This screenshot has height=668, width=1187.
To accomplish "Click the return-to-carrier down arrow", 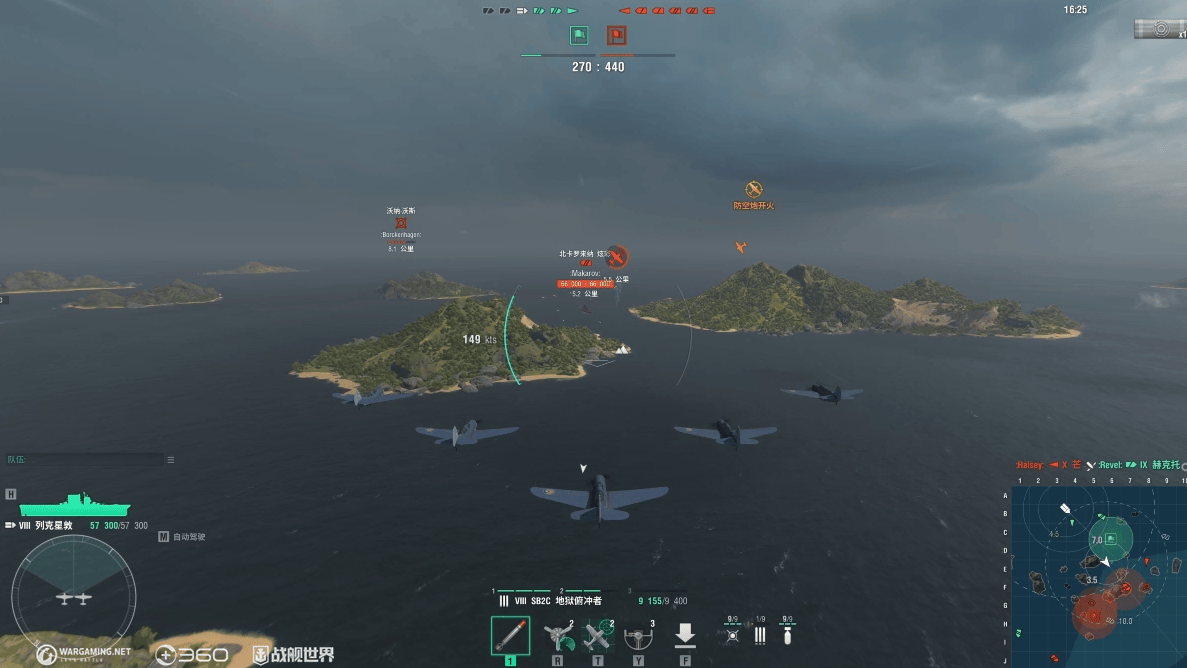I will pyautogui.click(x=685, y=635).
